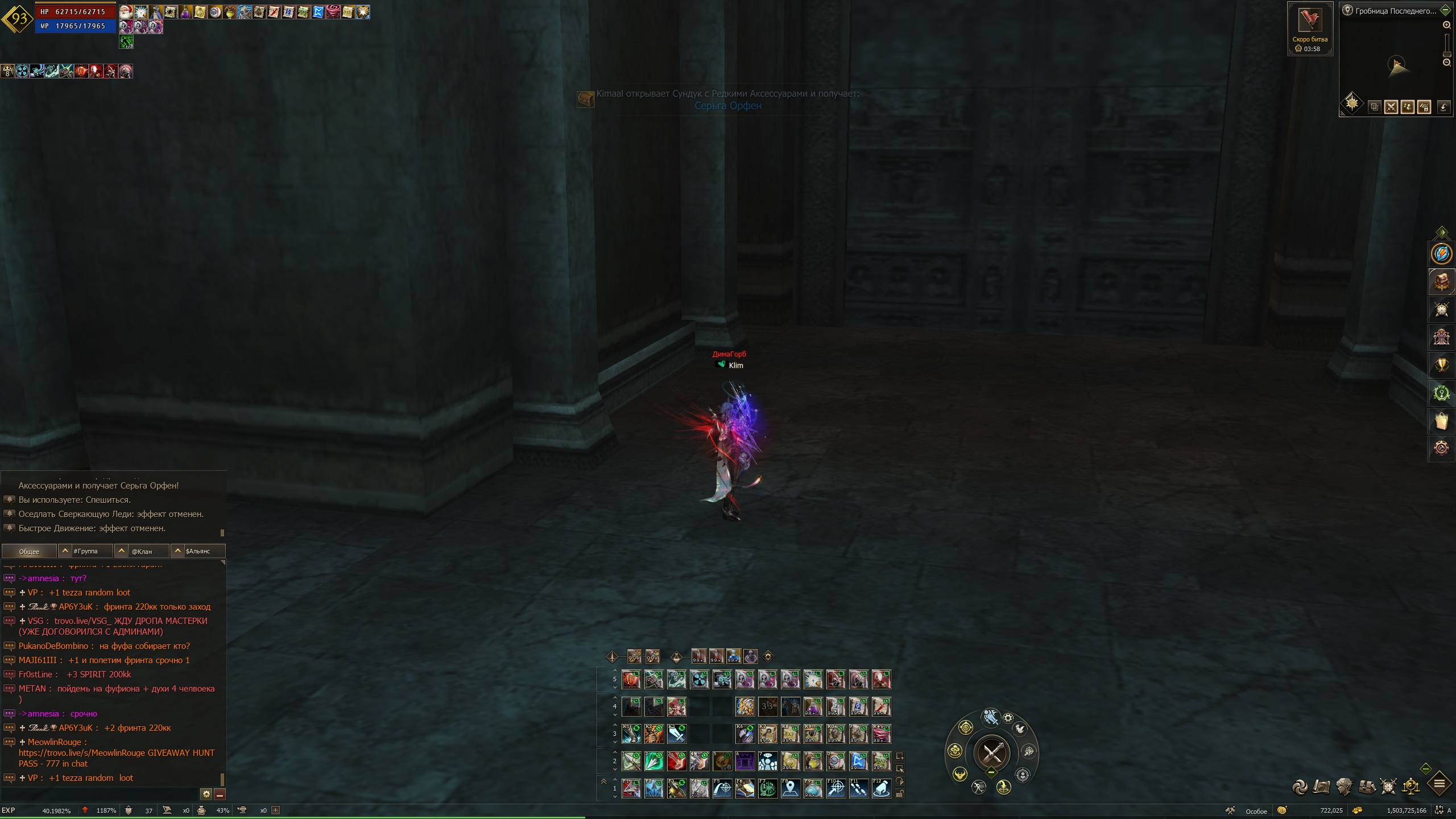This screenshot has height=819, width=1456.
Task: Open the Скоро битва red flag event
Action: tap(1310, 23)
